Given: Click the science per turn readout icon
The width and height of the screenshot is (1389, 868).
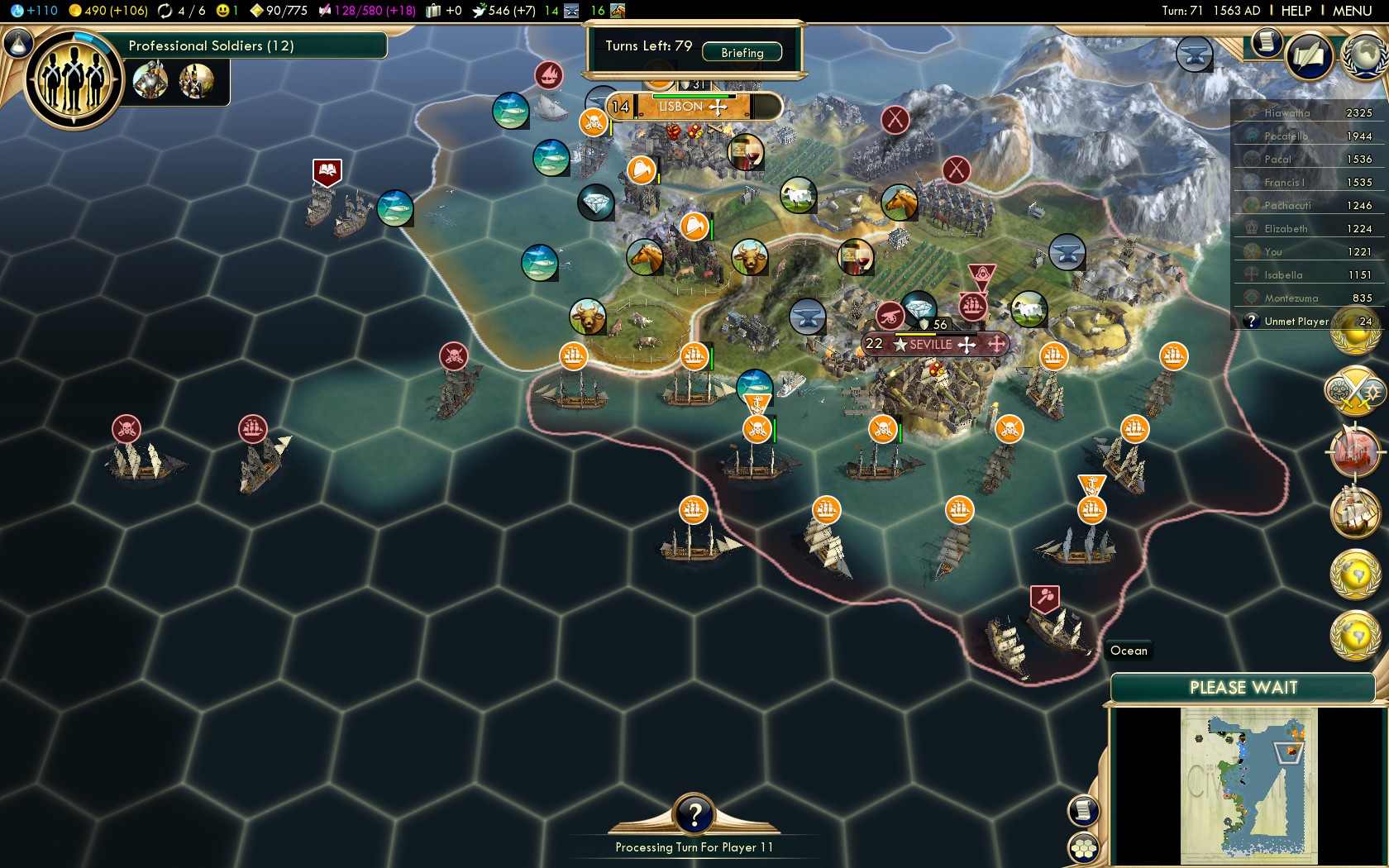Looking at the screenshot, I should (18, 11).
